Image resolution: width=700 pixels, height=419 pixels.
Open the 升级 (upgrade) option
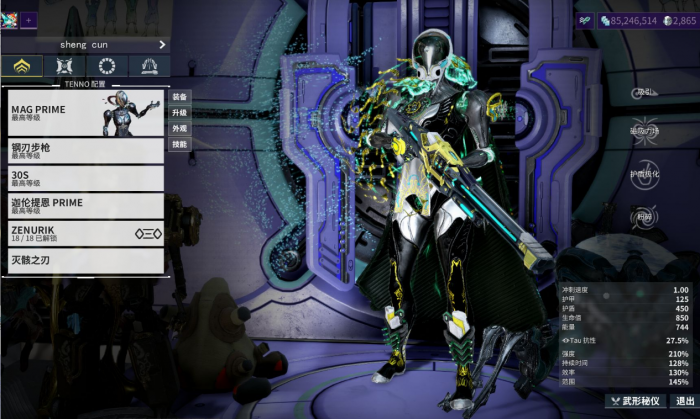(x=179, y=113)
